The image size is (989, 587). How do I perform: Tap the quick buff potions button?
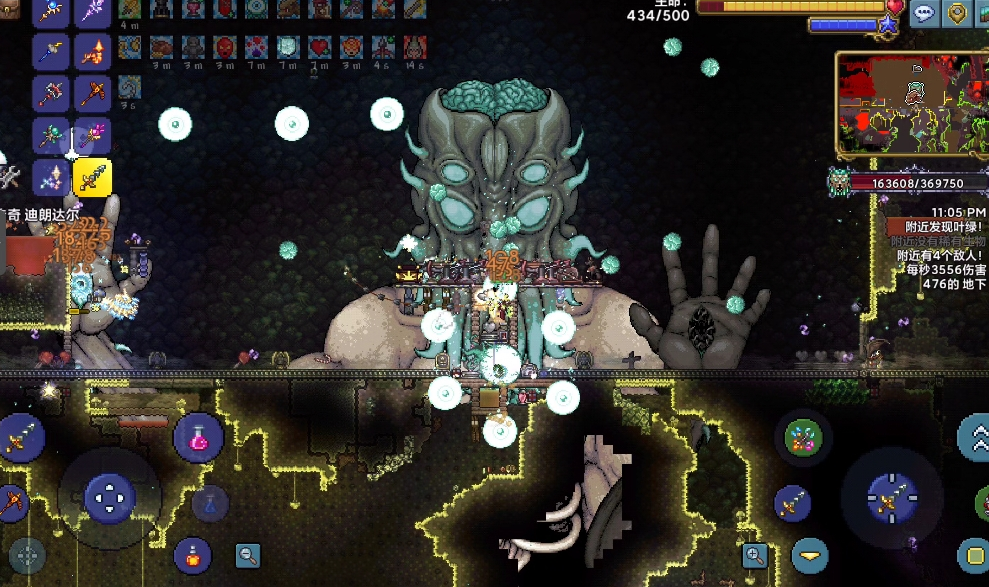[x=803, y=437]
